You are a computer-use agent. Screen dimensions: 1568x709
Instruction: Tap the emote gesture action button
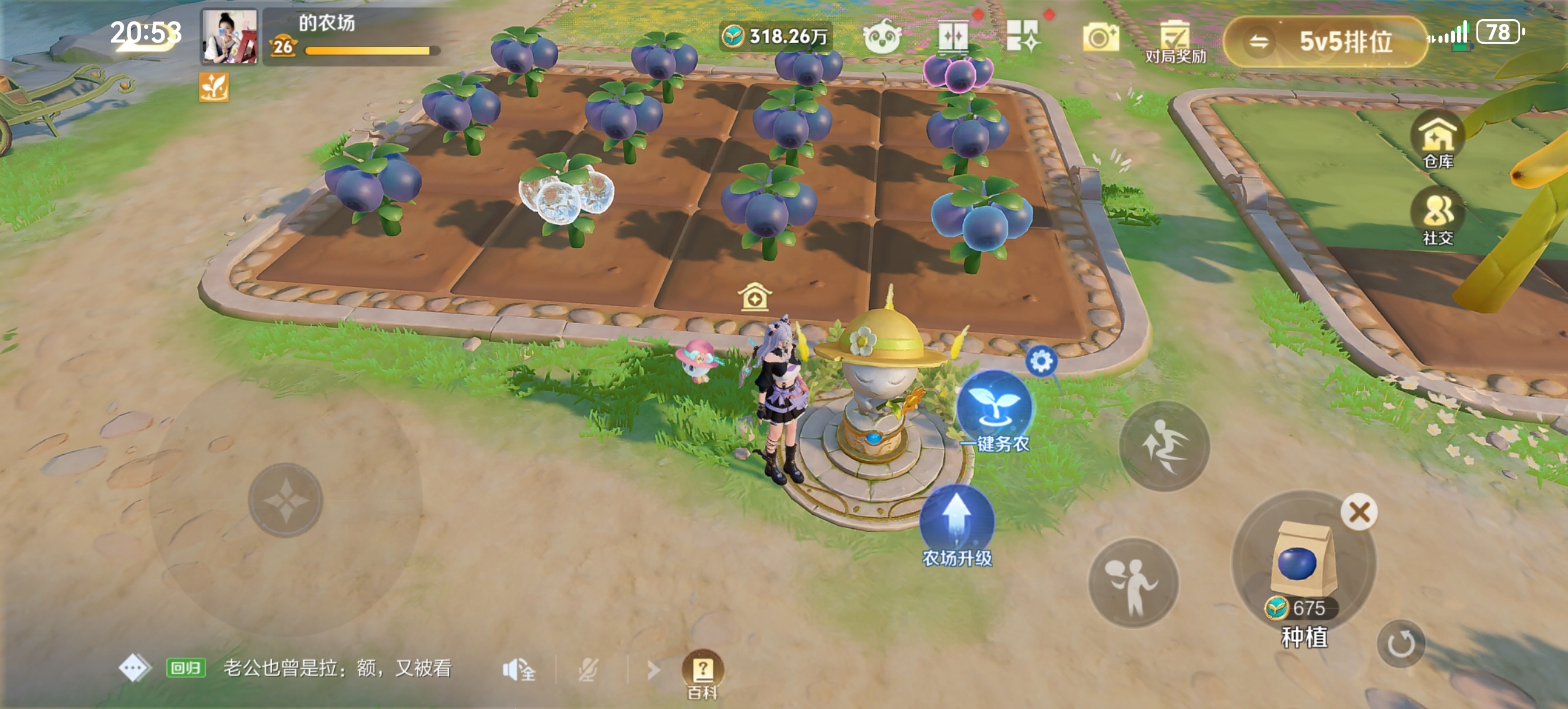click(1133, 583)
